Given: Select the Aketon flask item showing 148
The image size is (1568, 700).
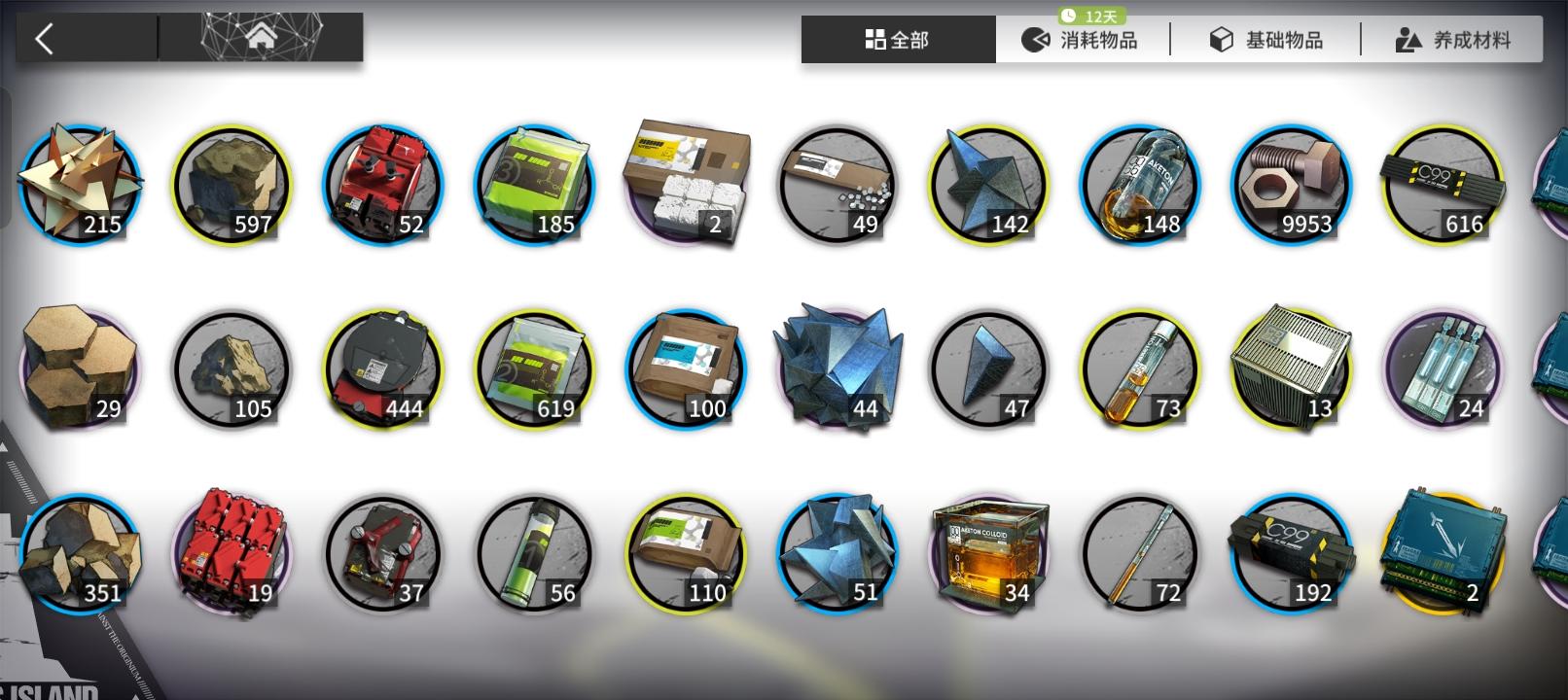Looking at the screenshot, I should click(1140, 185).
